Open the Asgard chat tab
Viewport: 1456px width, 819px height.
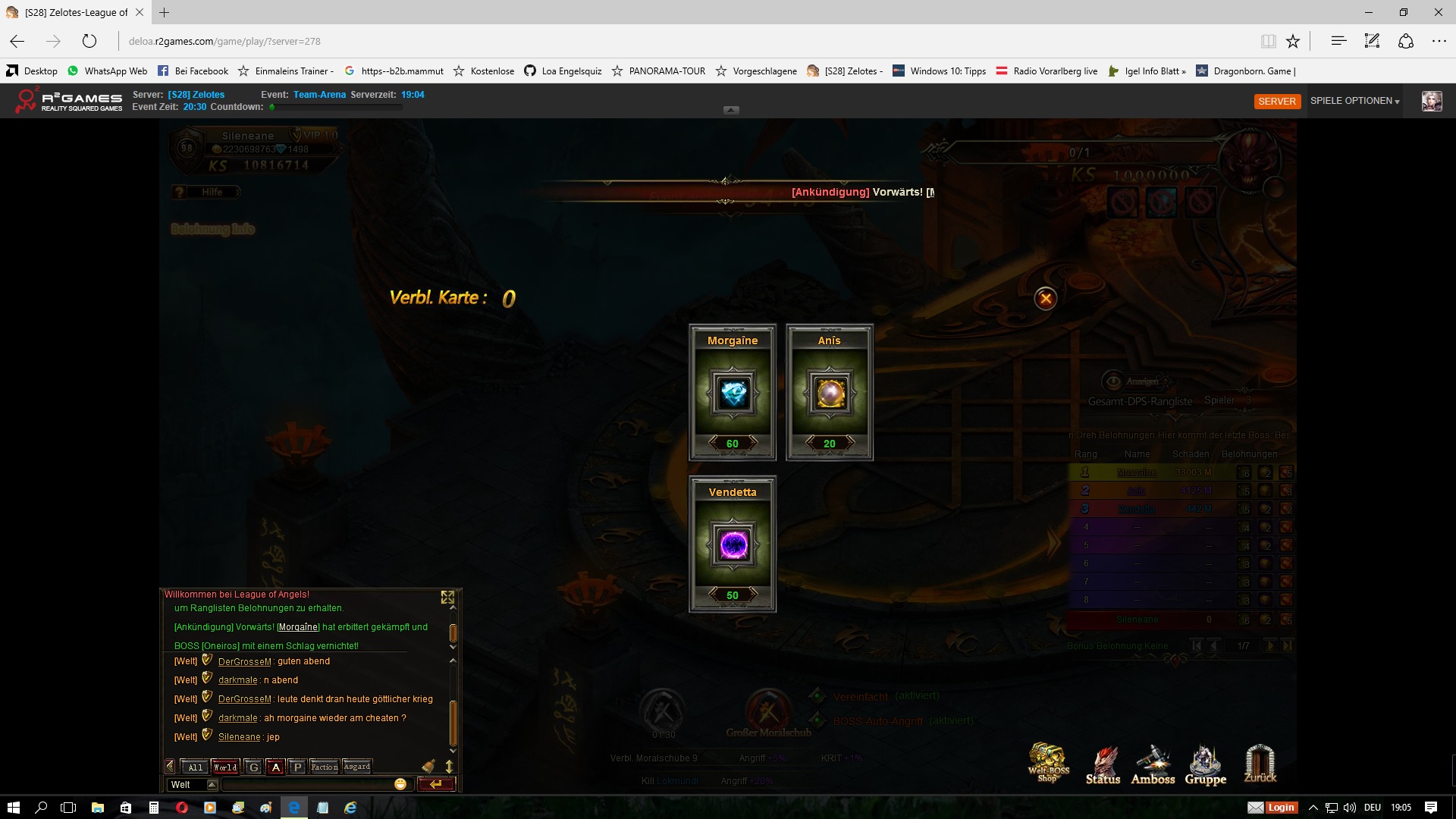point(357,767)
